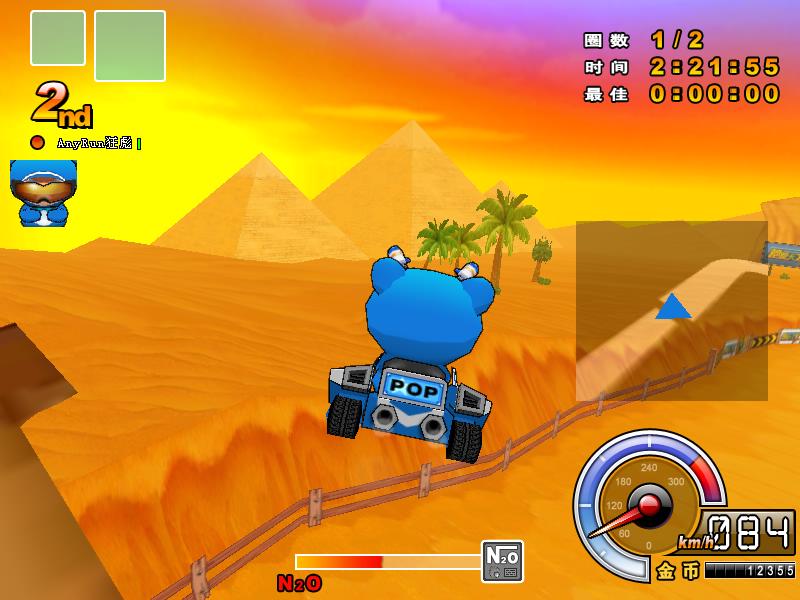Activate the N2O nitro boost icon

pyautogui.click(x=501, y=561)
